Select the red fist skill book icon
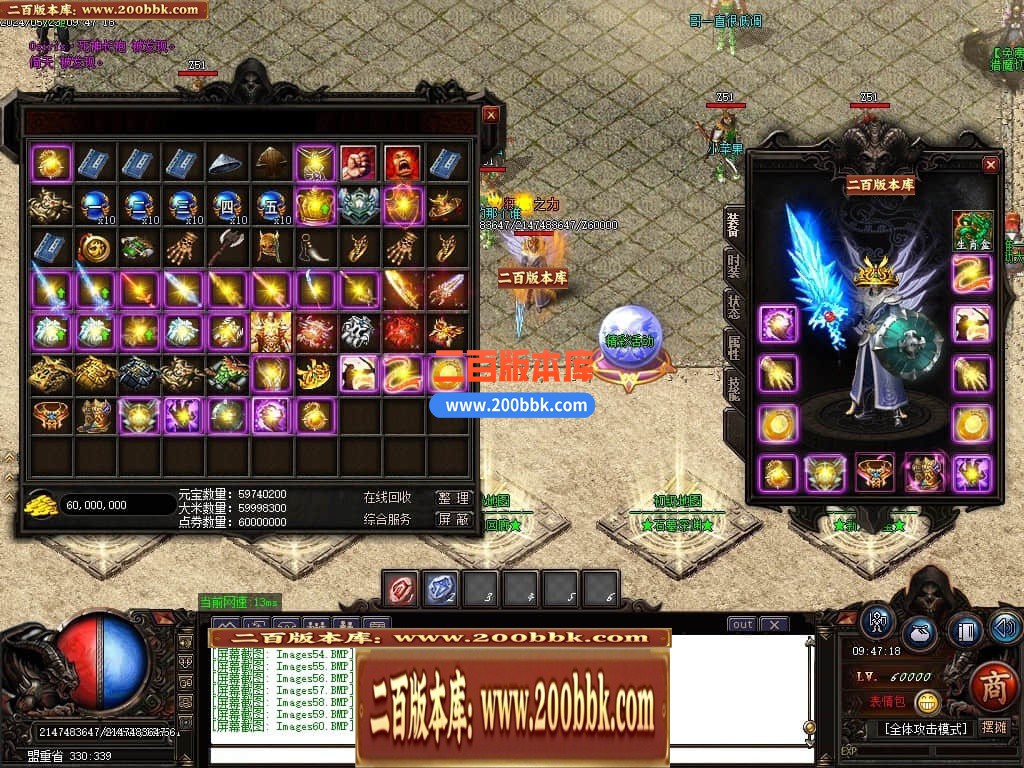This screenshot has width=1024, height=768. 358,162
